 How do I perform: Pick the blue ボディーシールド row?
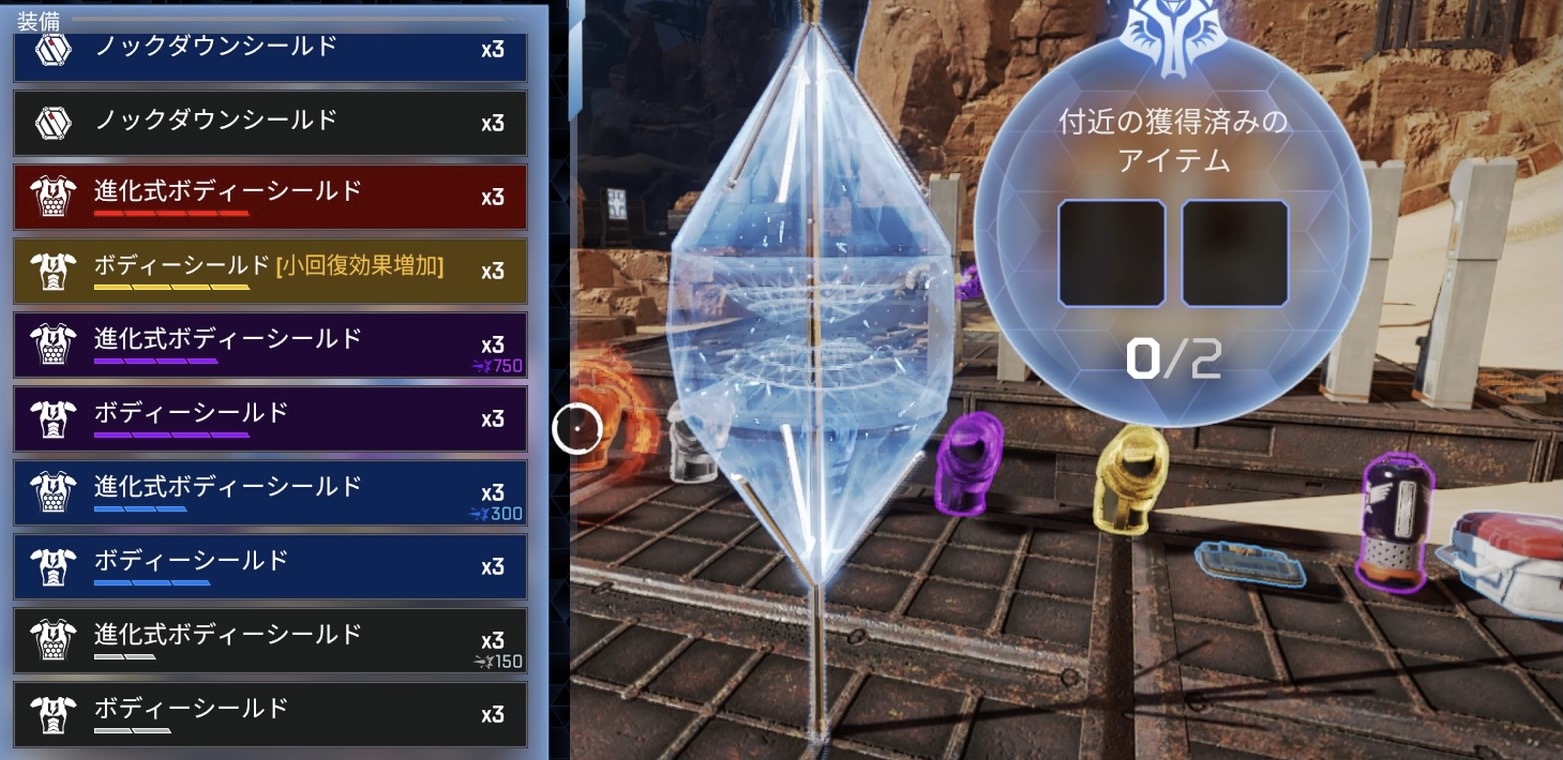(270, 567)
